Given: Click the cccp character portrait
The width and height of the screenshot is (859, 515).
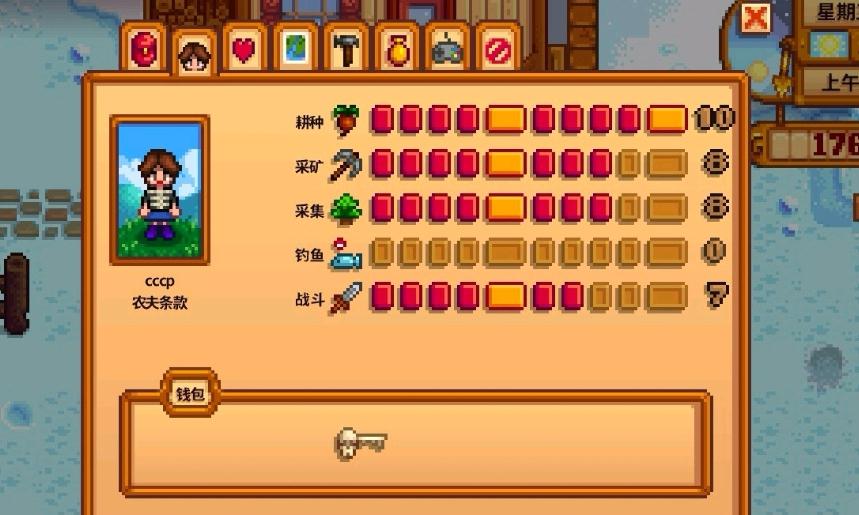Looking at the screenshot, I should coord(161,191).
